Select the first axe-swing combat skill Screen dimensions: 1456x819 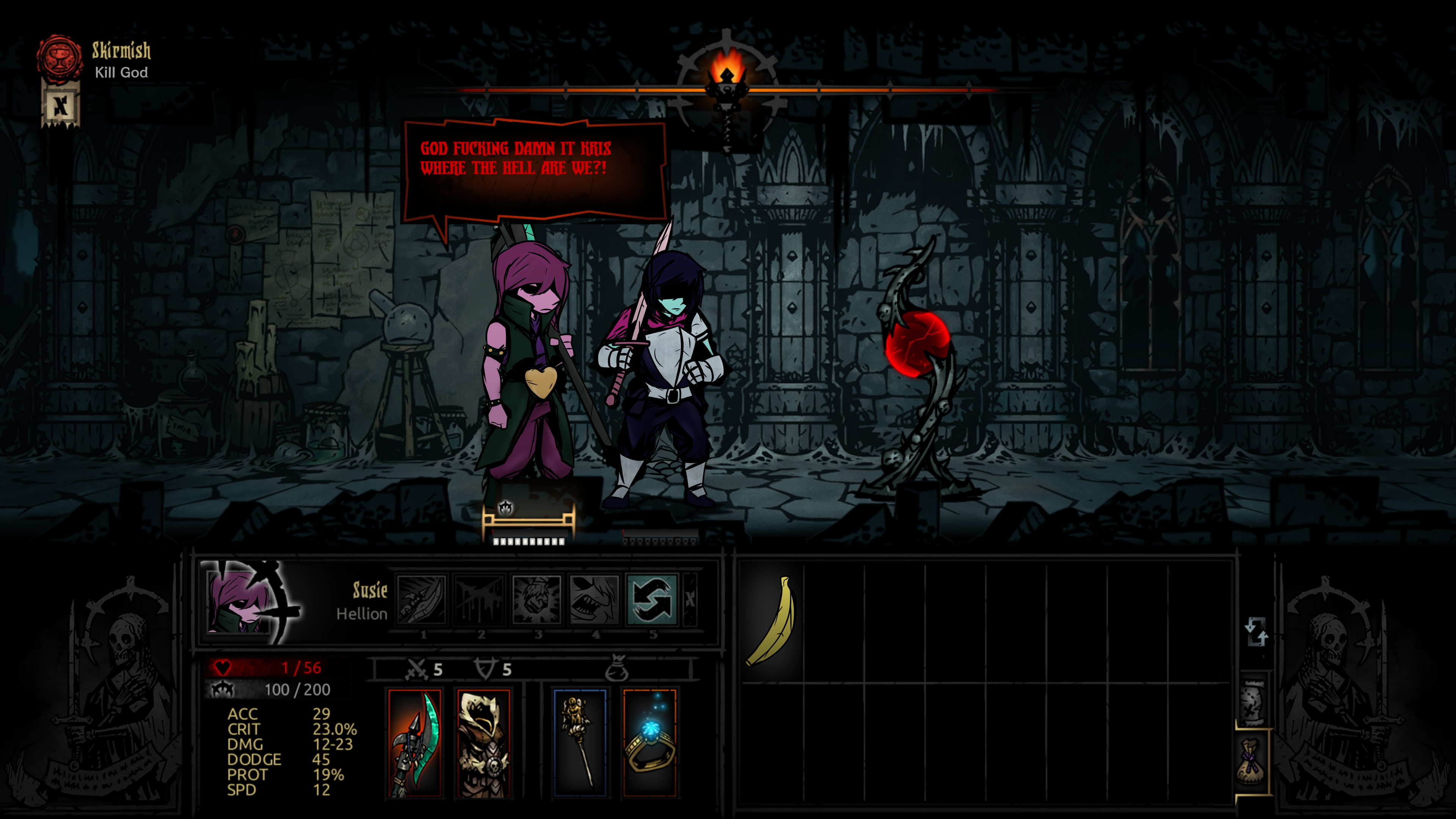coord(422,600)
